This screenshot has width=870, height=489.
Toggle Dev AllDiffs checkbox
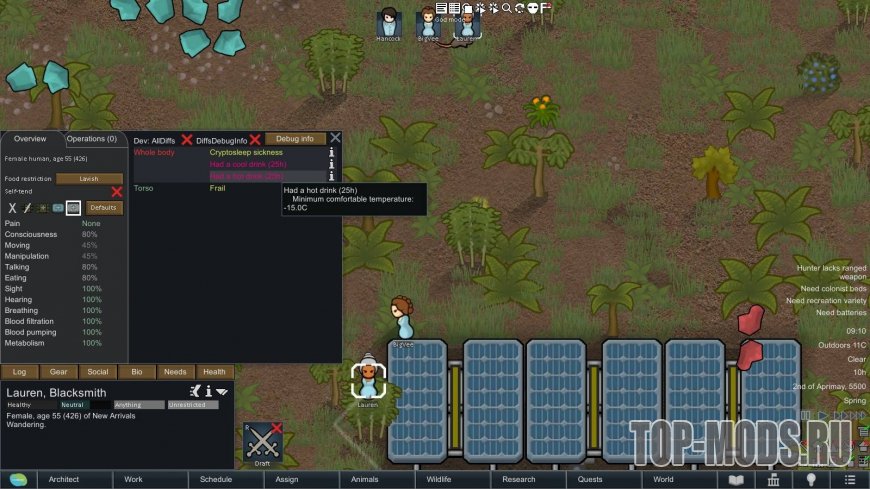(x=187, y=140)
